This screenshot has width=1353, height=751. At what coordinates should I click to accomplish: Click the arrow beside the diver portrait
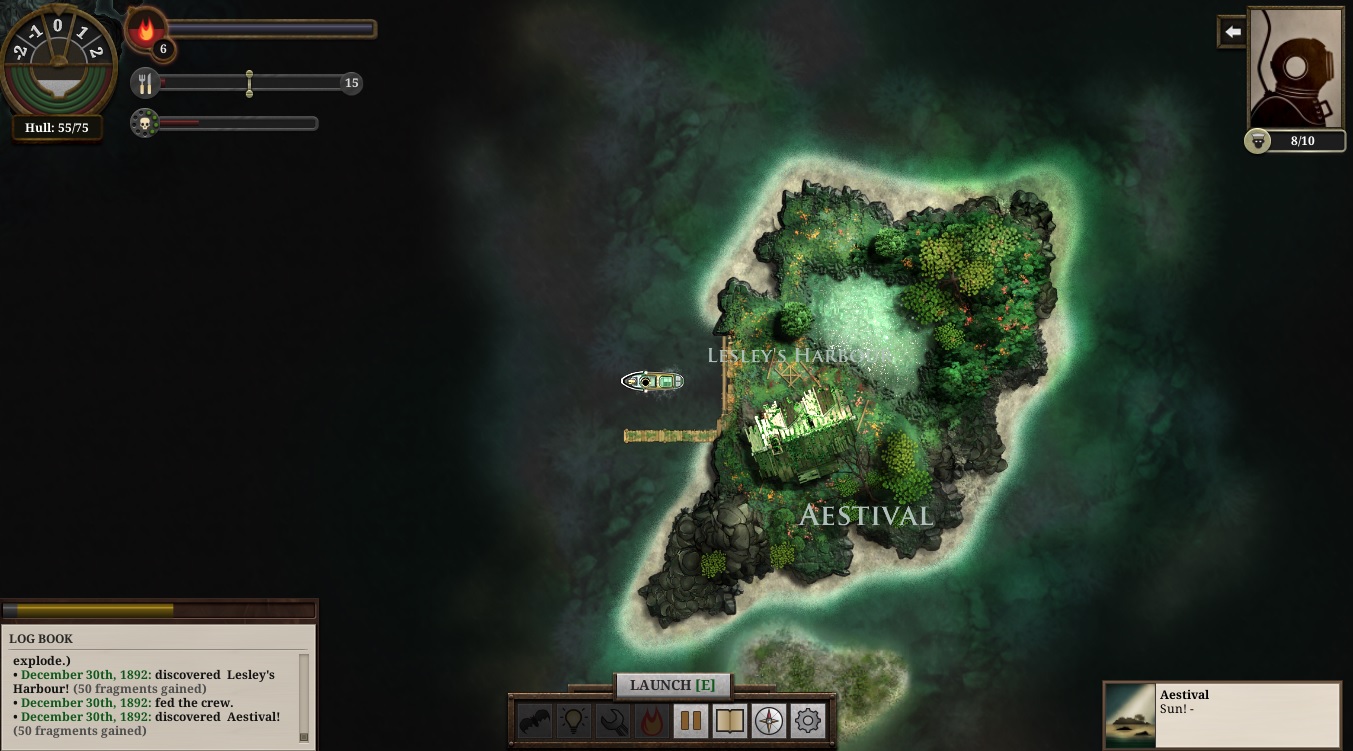pos(1232,32)
